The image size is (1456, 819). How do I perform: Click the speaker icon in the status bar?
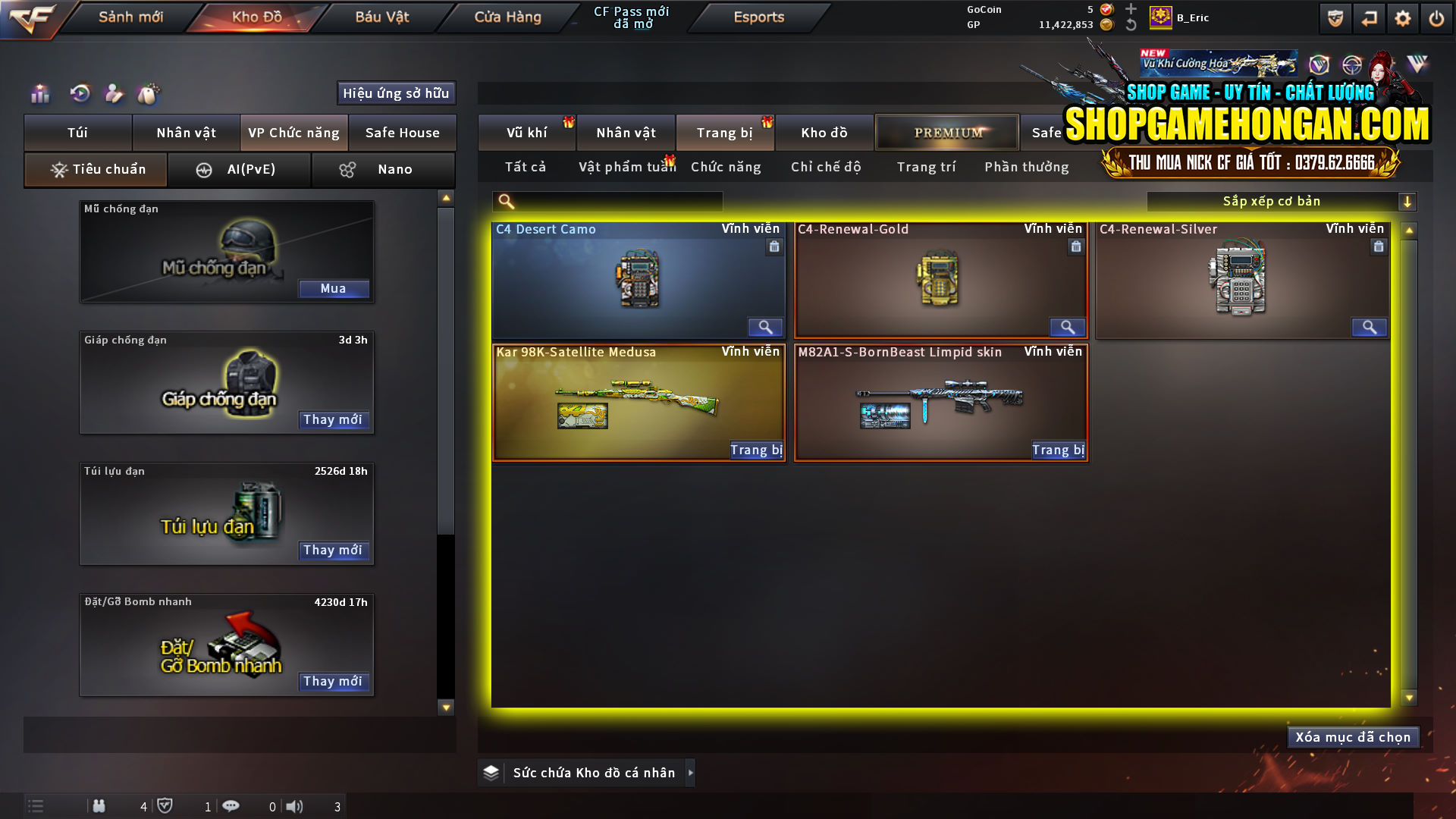click(x=295, y=806)
